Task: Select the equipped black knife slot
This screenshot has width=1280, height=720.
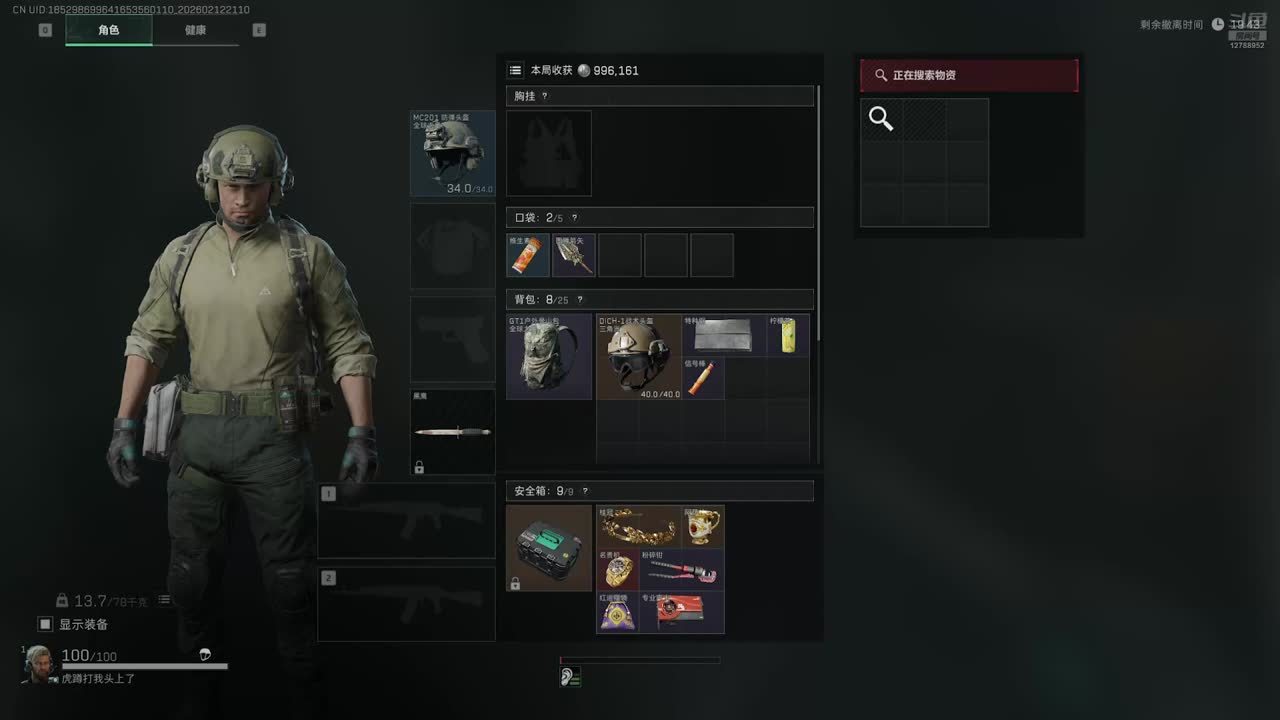Action: coord(452,432)
